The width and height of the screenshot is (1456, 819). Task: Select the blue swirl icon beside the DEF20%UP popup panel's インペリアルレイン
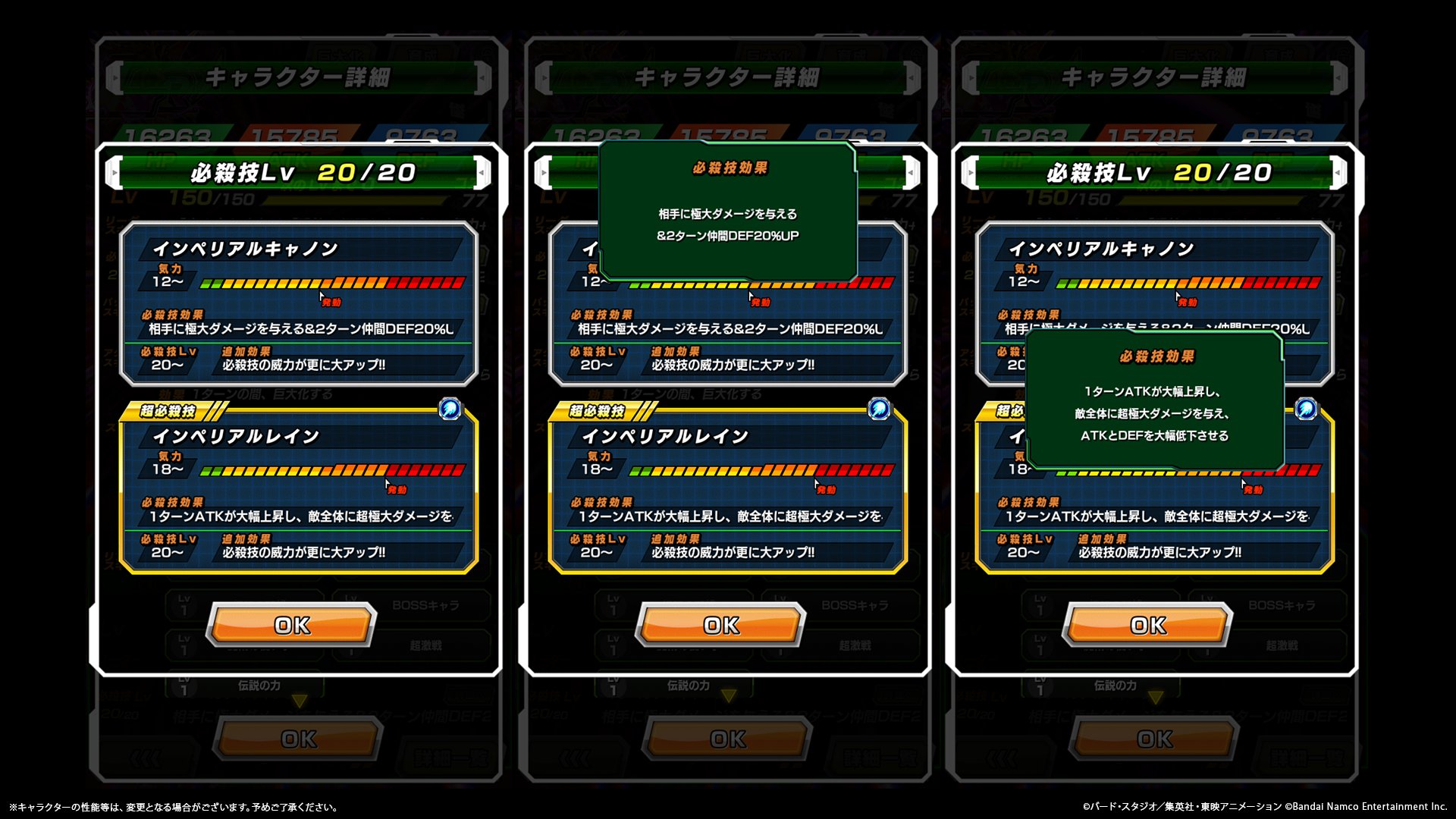point(879,409)
